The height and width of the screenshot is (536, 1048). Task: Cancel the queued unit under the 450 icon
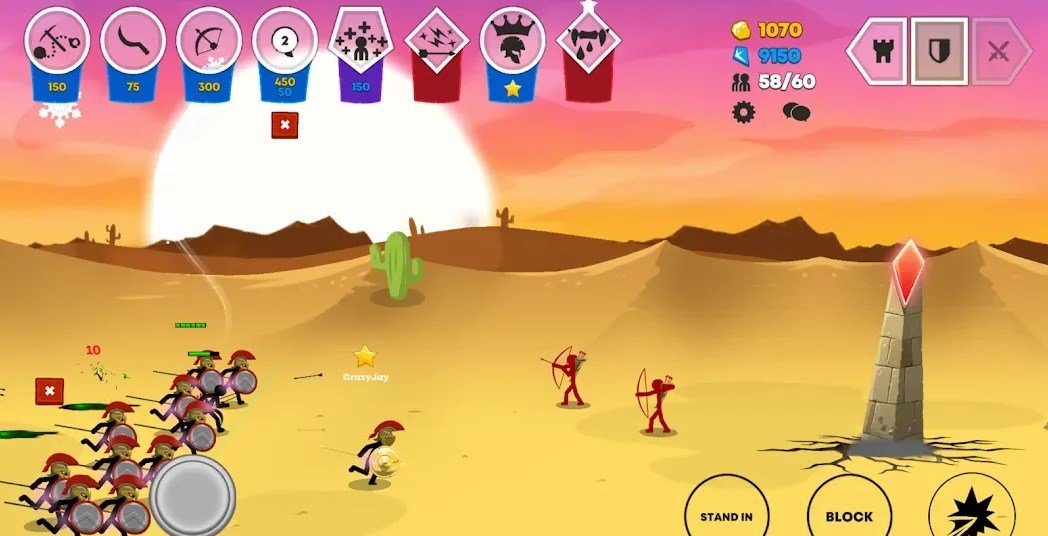[x=285, y=125]
